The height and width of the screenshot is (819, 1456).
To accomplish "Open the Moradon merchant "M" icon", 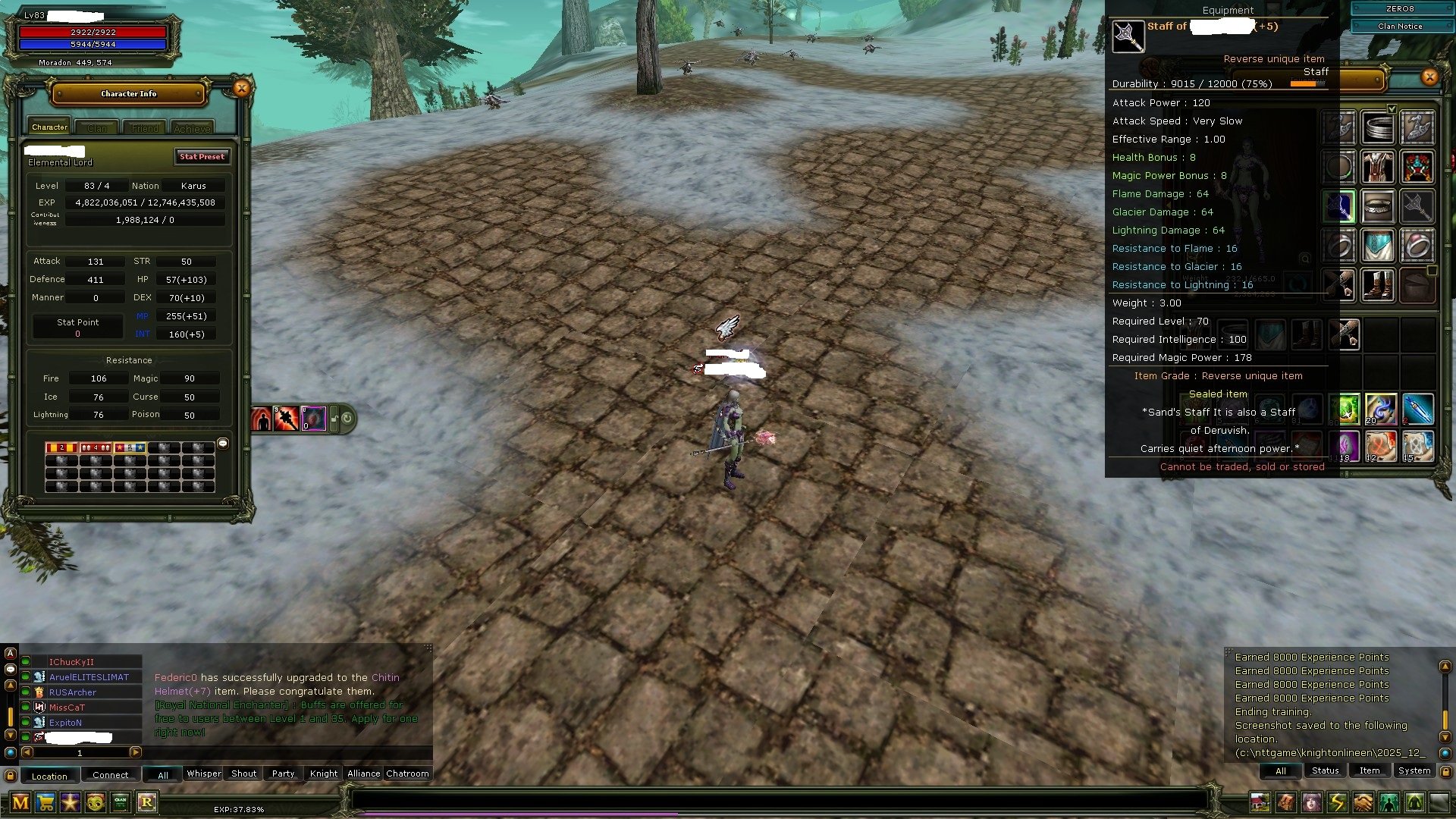I will [20, 802].
